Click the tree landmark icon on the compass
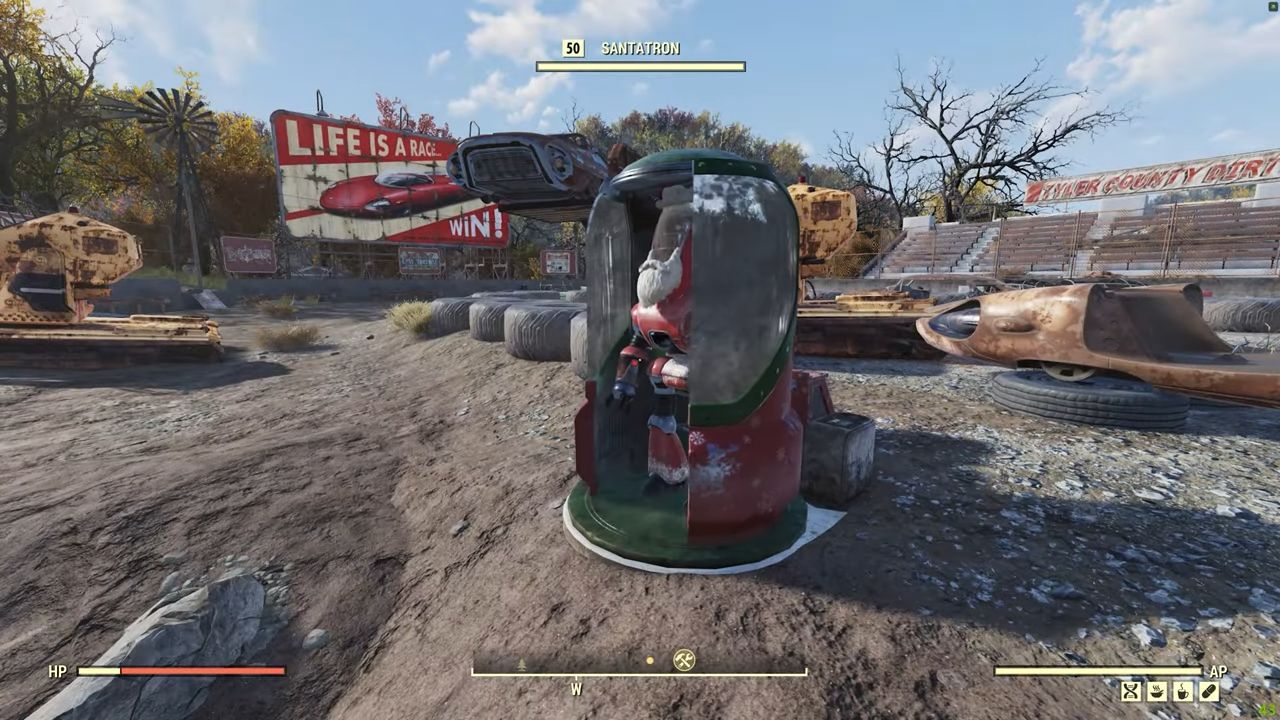Viewport: 1280px width, 720px height. click(522, 662)
